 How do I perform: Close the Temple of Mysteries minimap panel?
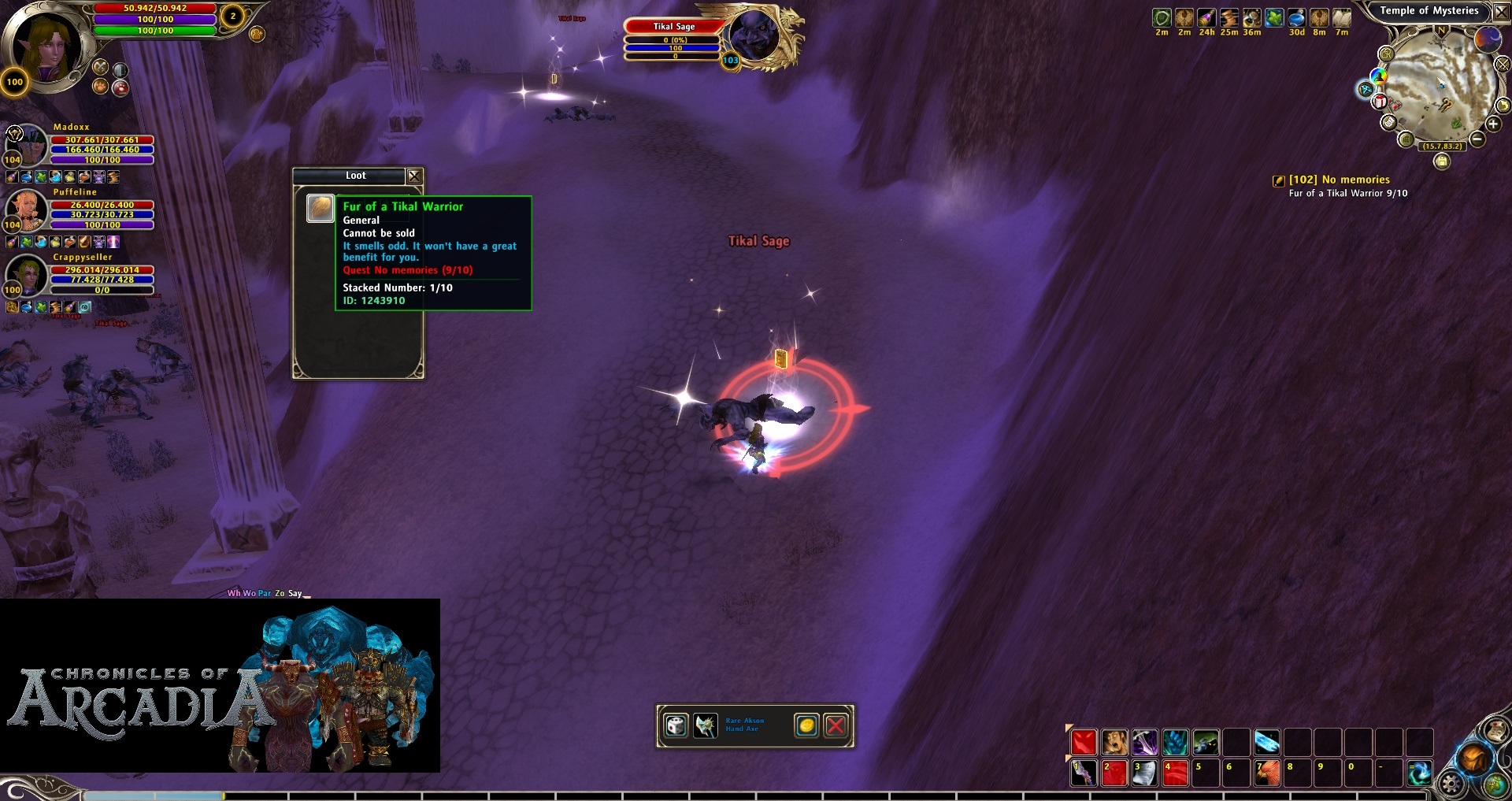(x=1502, y=12)
